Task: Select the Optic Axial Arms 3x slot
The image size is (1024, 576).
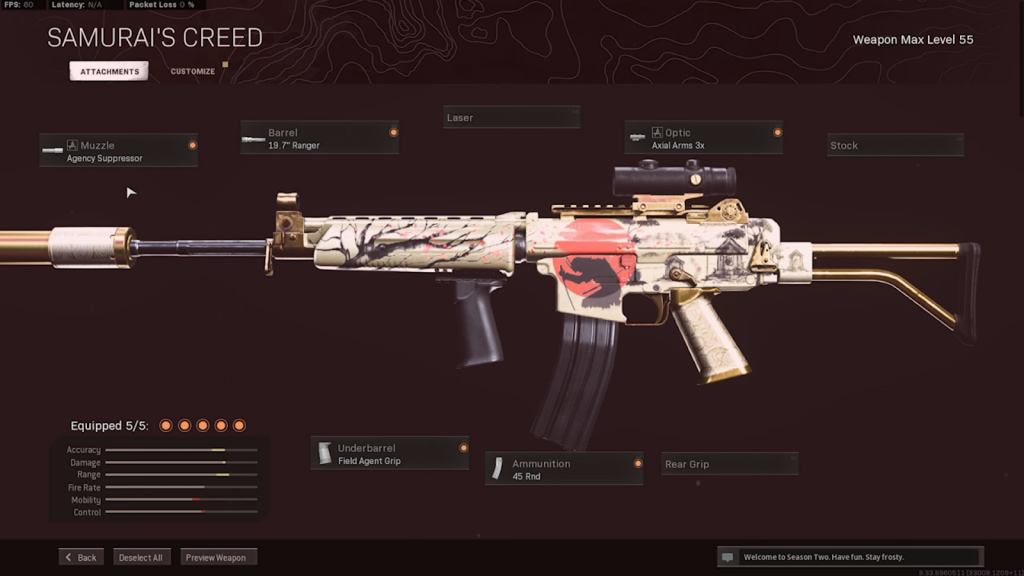Action: click(703, 138)
